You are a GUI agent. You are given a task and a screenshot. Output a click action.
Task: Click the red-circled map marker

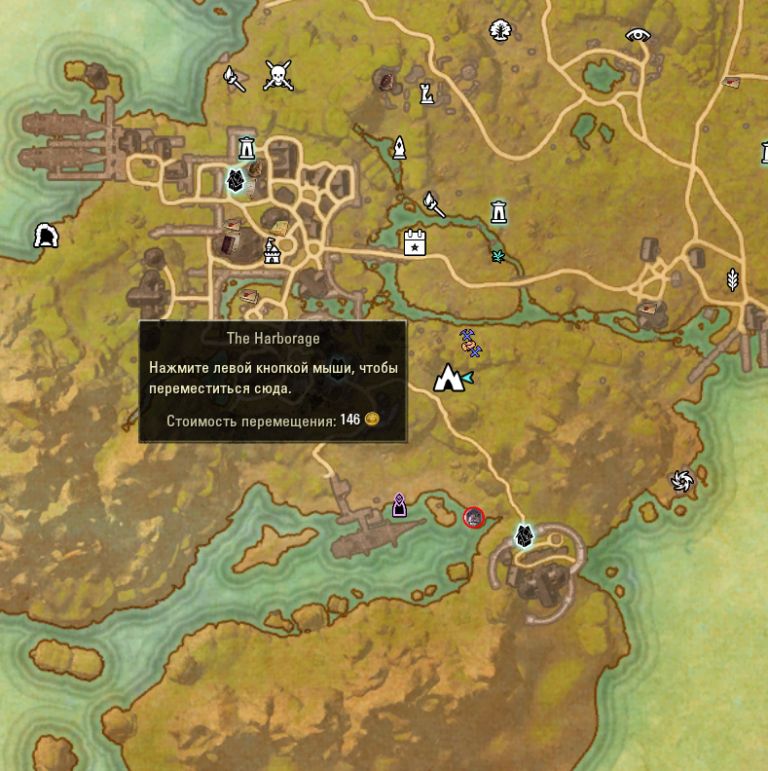474,517
